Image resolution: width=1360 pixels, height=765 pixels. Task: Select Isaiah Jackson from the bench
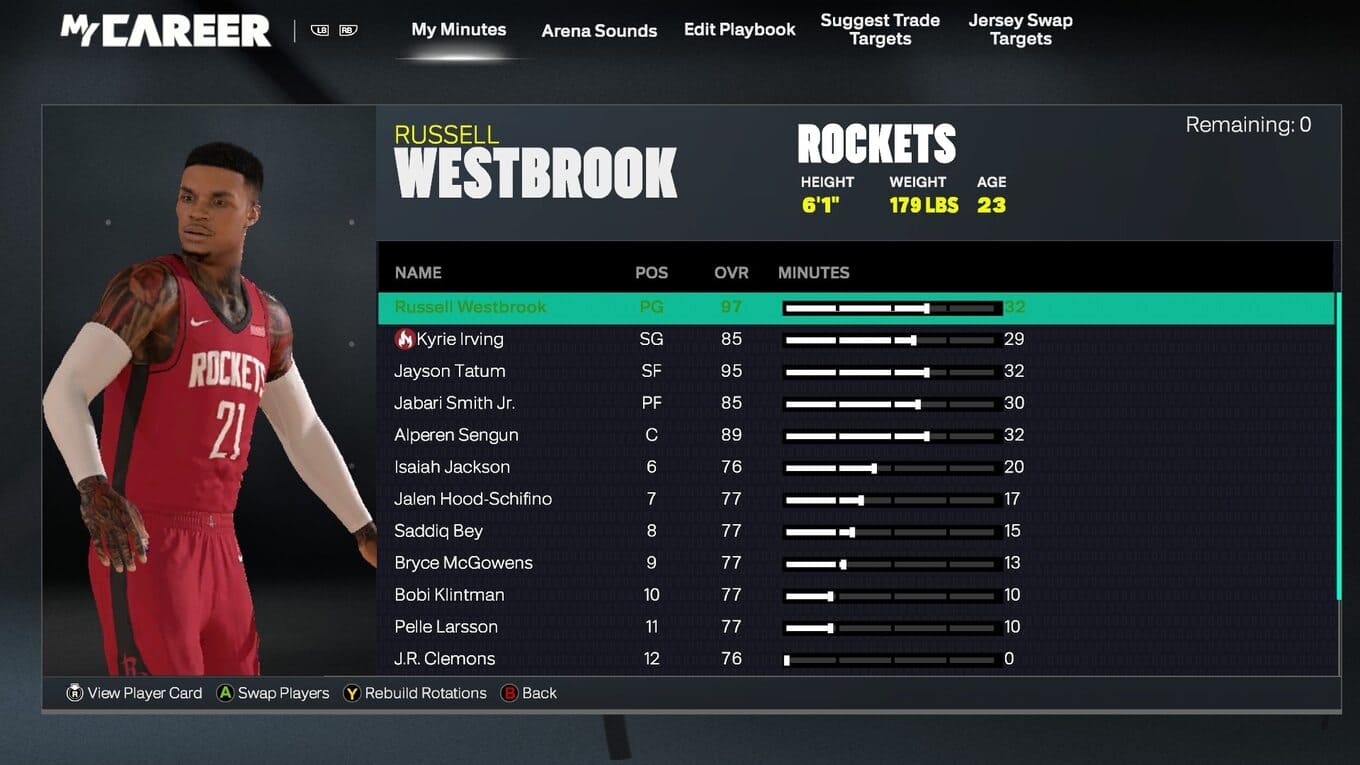452,467
